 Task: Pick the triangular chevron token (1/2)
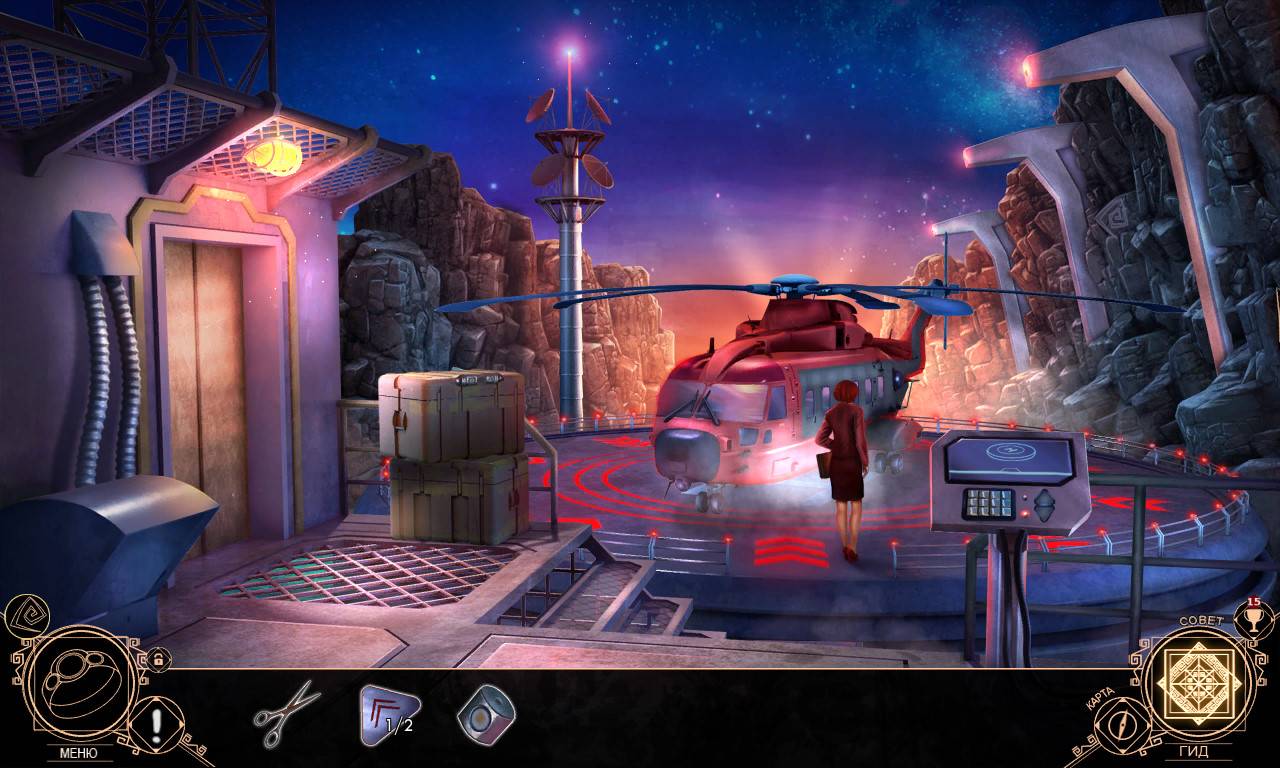tap(389, 714)
